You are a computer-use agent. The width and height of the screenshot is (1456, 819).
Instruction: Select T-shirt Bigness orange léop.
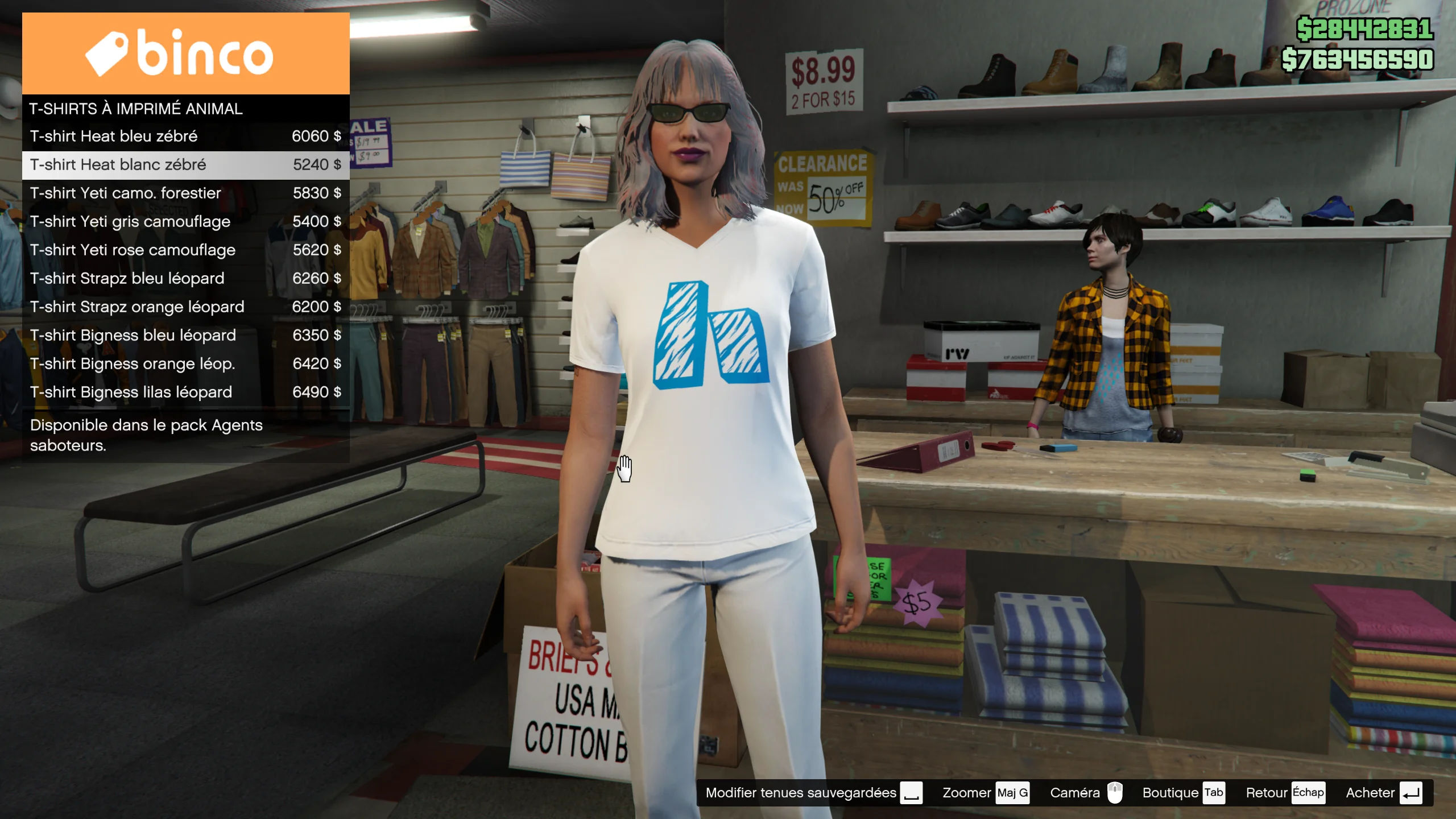click(x=185, y=364)
